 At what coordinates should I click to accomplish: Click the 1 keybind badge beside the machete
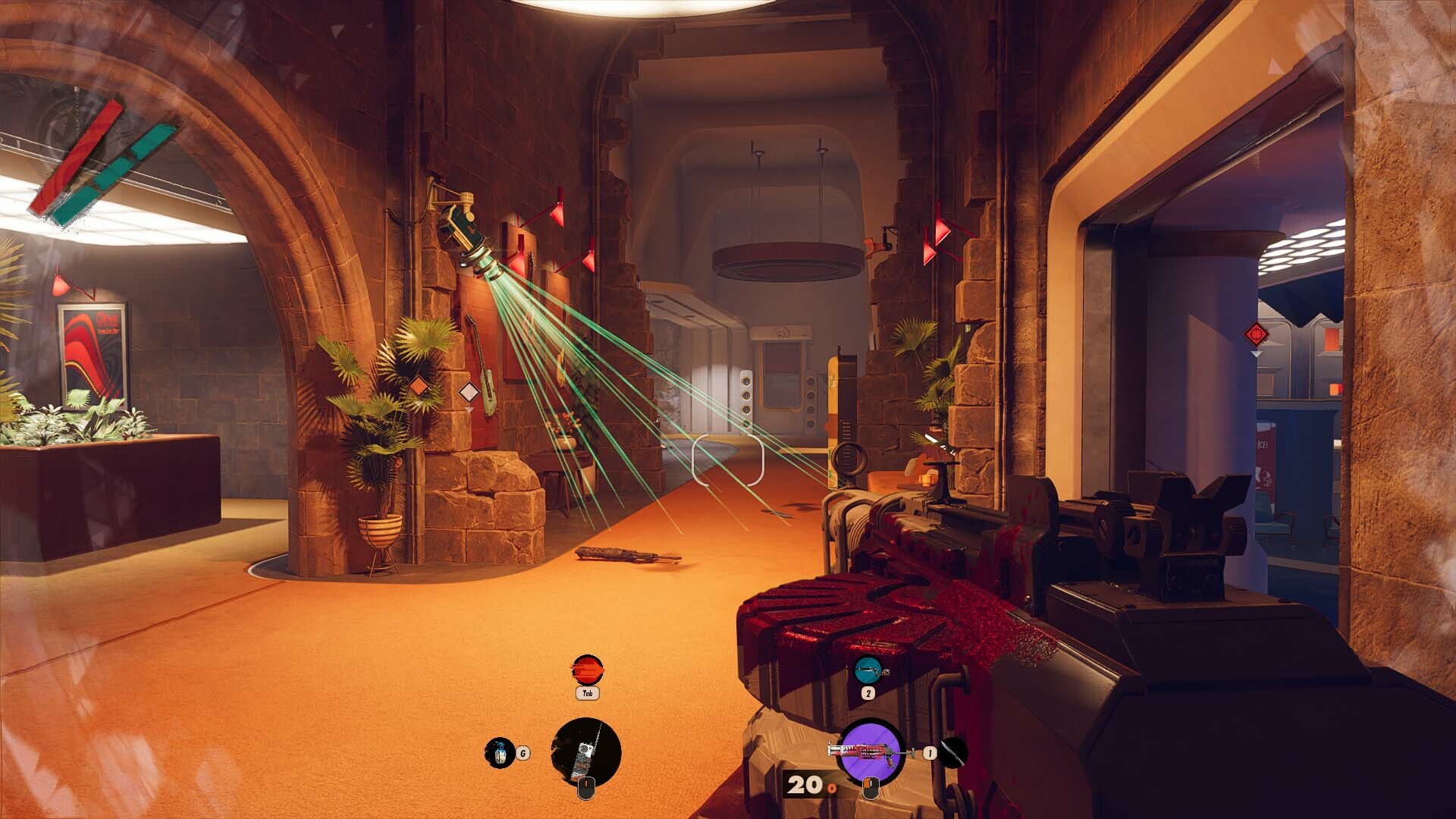point(930,753)
